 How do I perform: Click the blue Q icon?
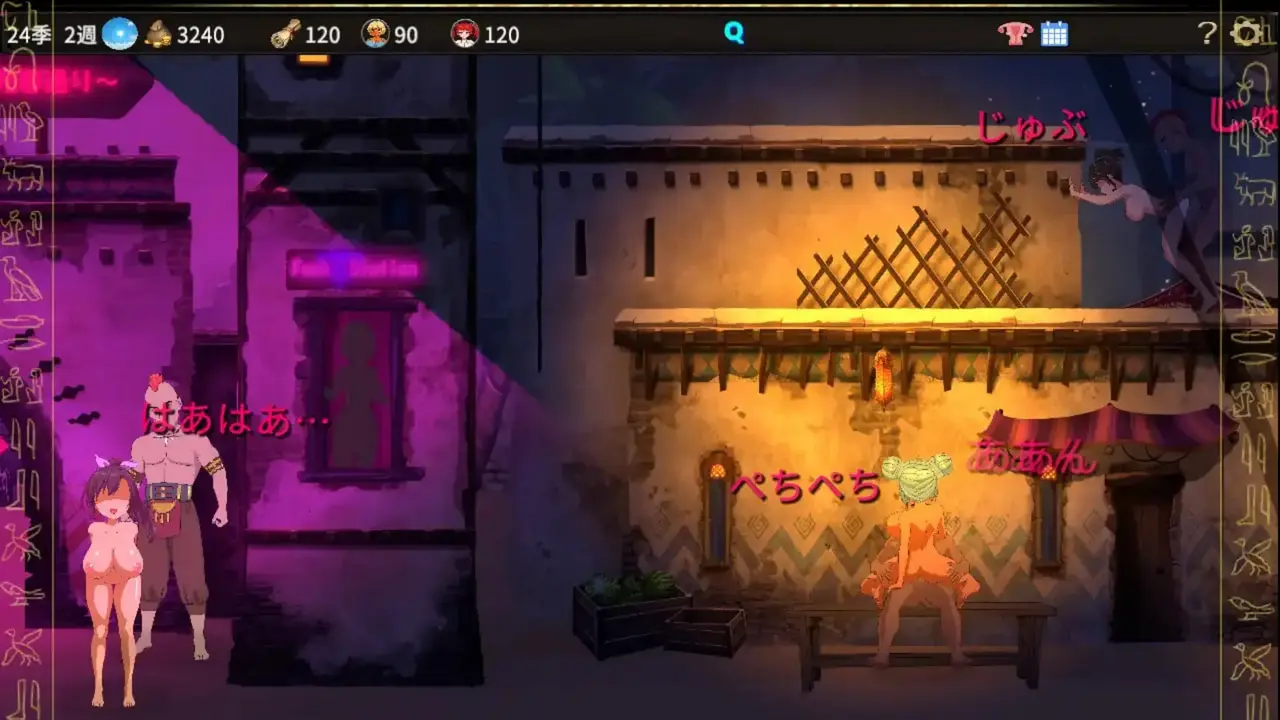(734, 34)
